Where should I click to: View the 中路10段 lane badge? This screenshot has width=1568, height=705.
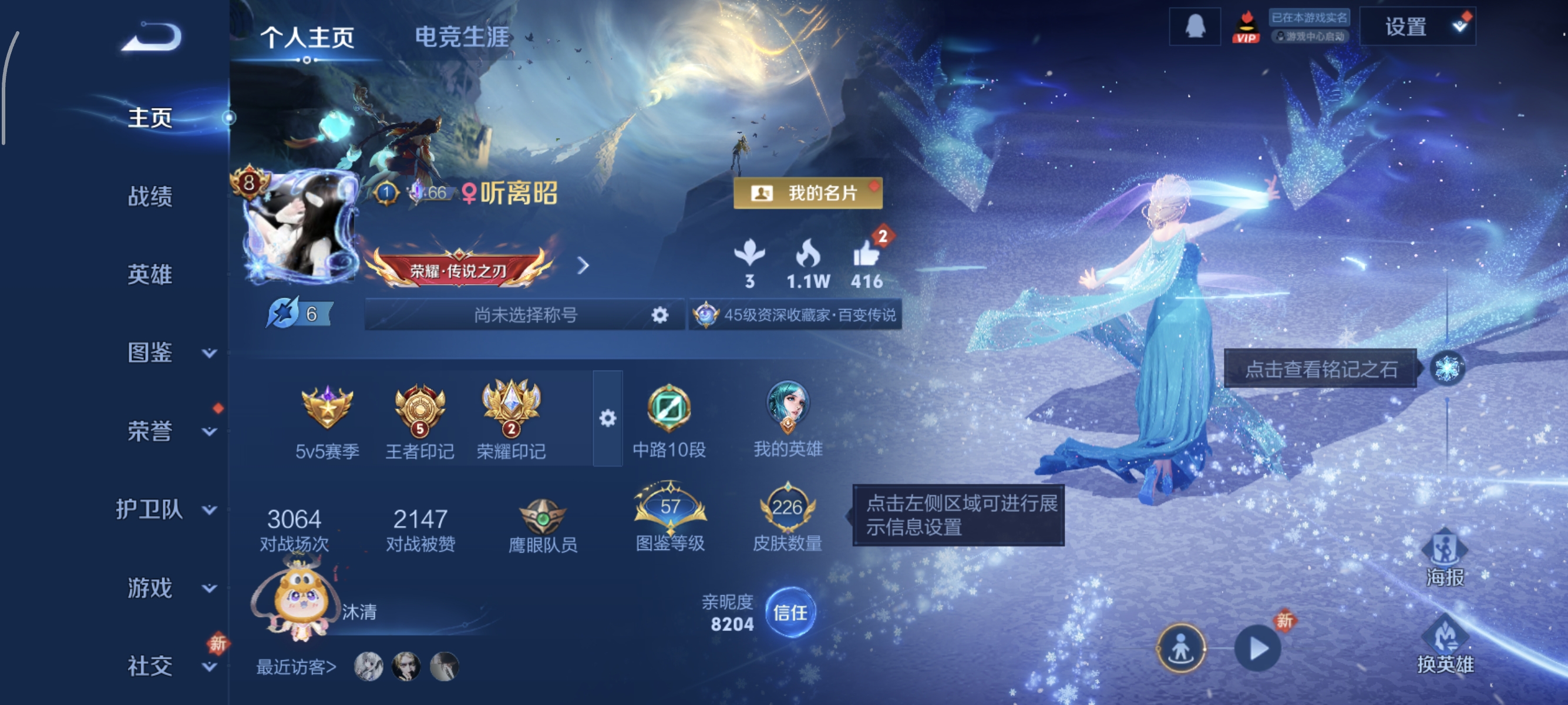coord(668,408)
